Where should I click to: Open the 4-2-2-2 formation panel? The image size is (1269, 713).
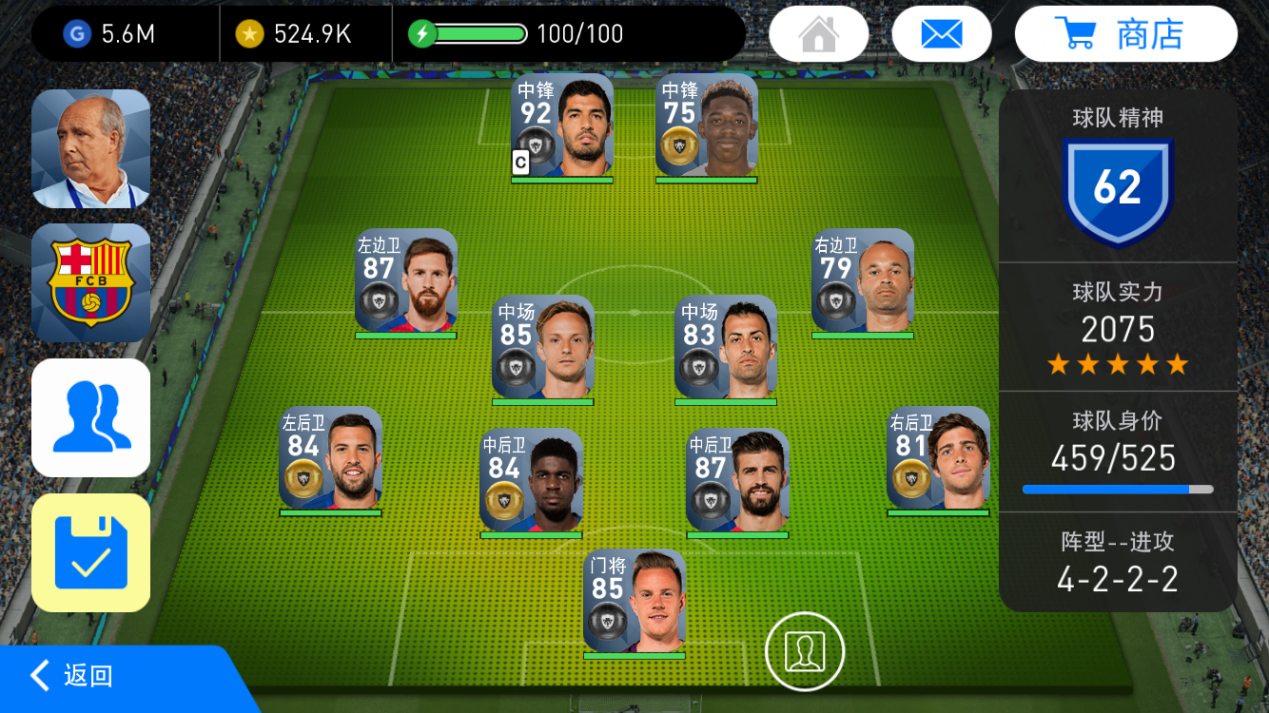coord(1117,562)
